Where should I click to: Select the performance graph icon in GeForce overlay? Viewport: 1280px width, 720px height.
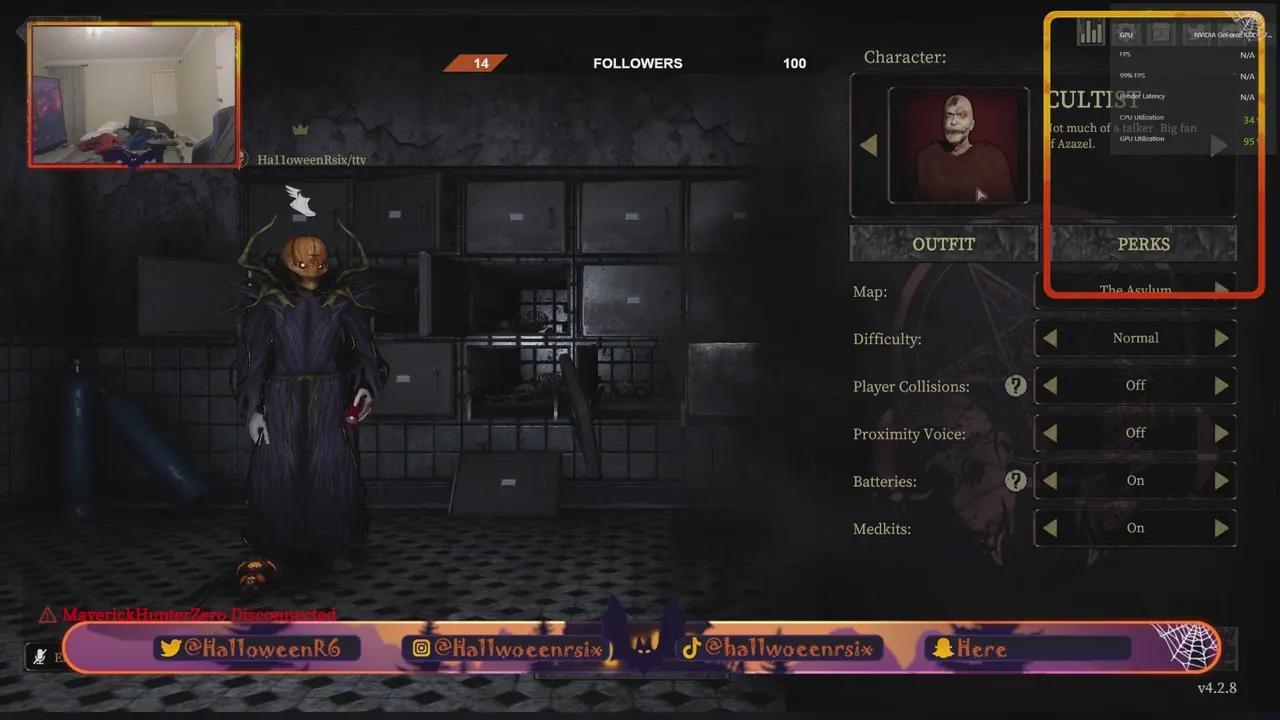[x=1090, y=32]
